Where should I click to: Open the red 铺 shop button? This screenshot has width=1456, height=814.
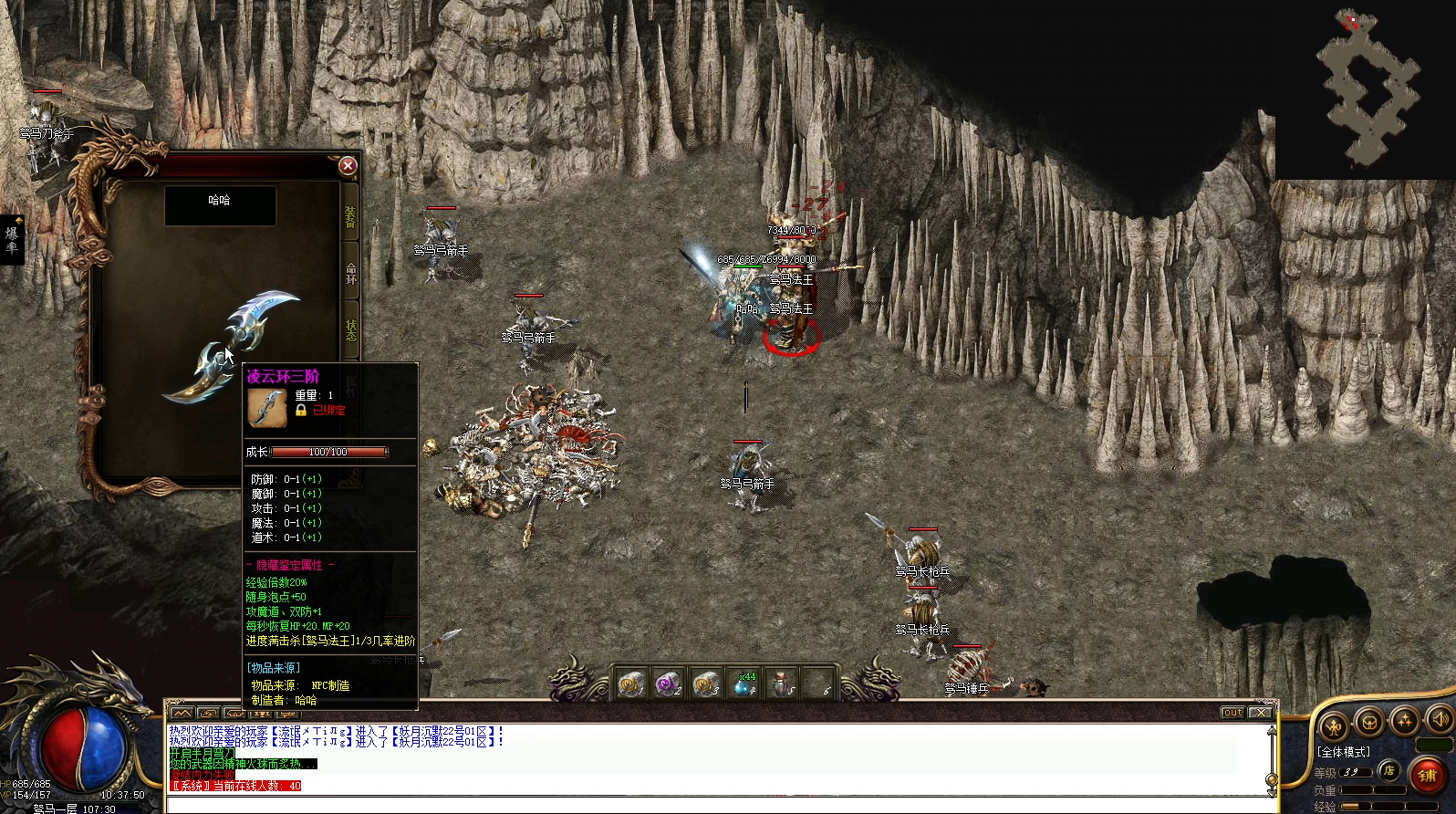coord(1427,775)
